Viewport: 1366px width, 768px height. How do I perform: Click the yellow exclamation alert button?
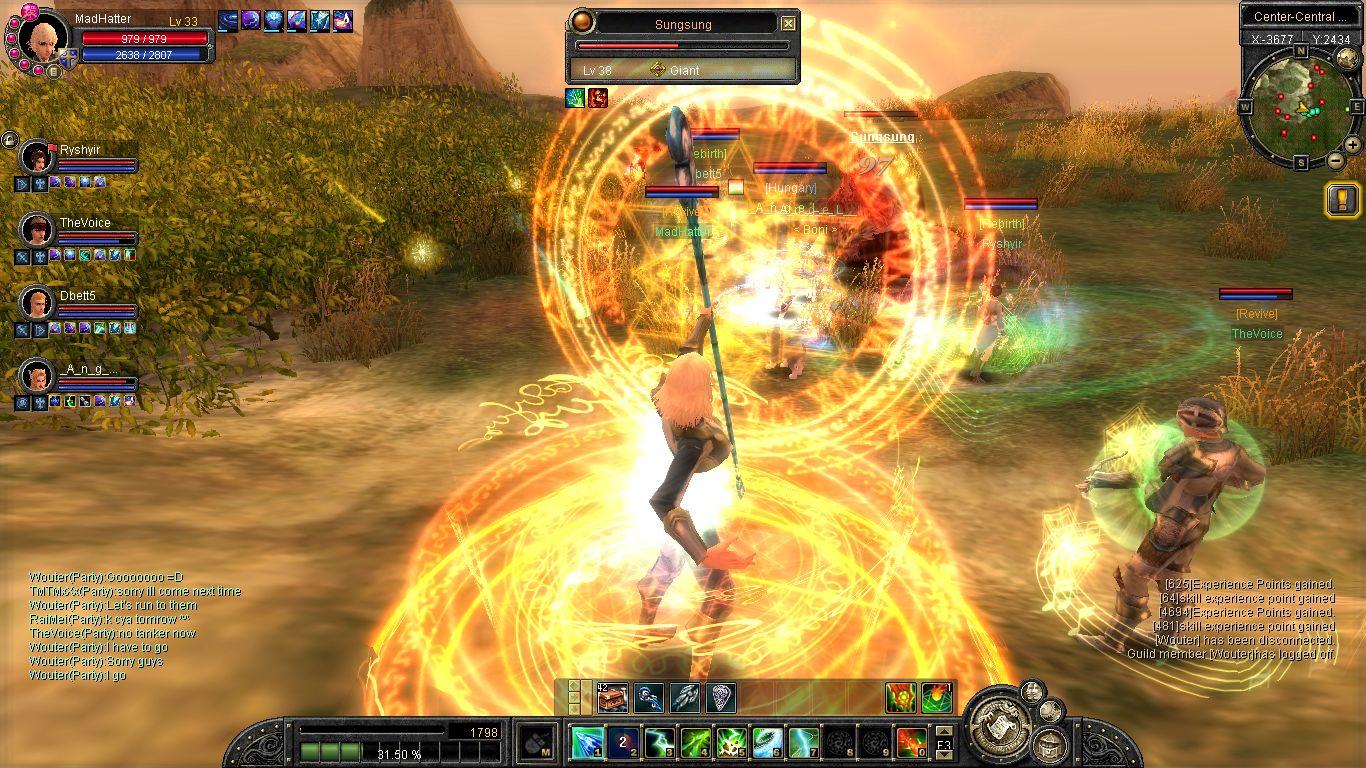pyautogui.click(x=1341, y=199)
